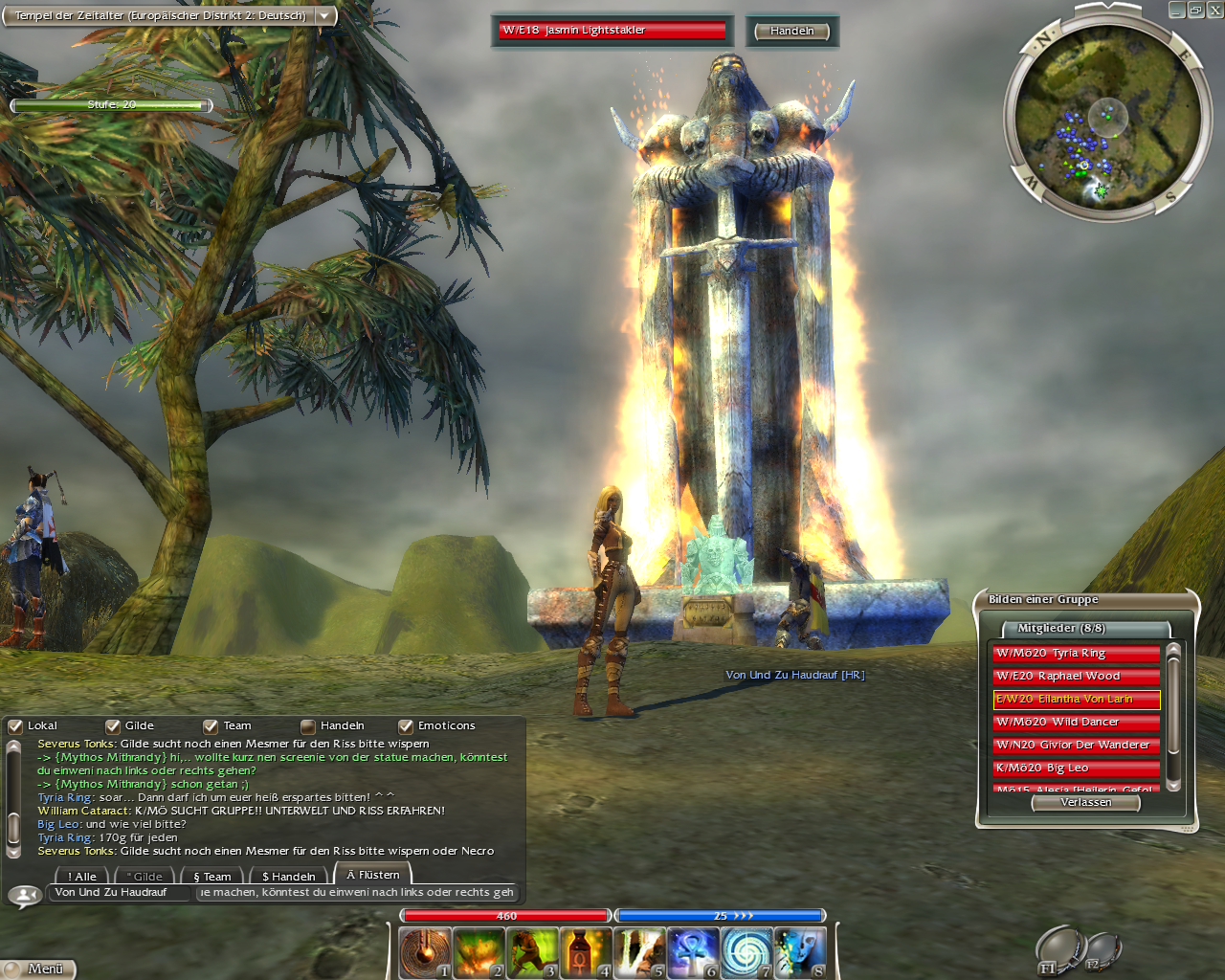Enable the Handeln chat filter checkbox
This screenshot has height=980, width=1225.
(308, 726)
